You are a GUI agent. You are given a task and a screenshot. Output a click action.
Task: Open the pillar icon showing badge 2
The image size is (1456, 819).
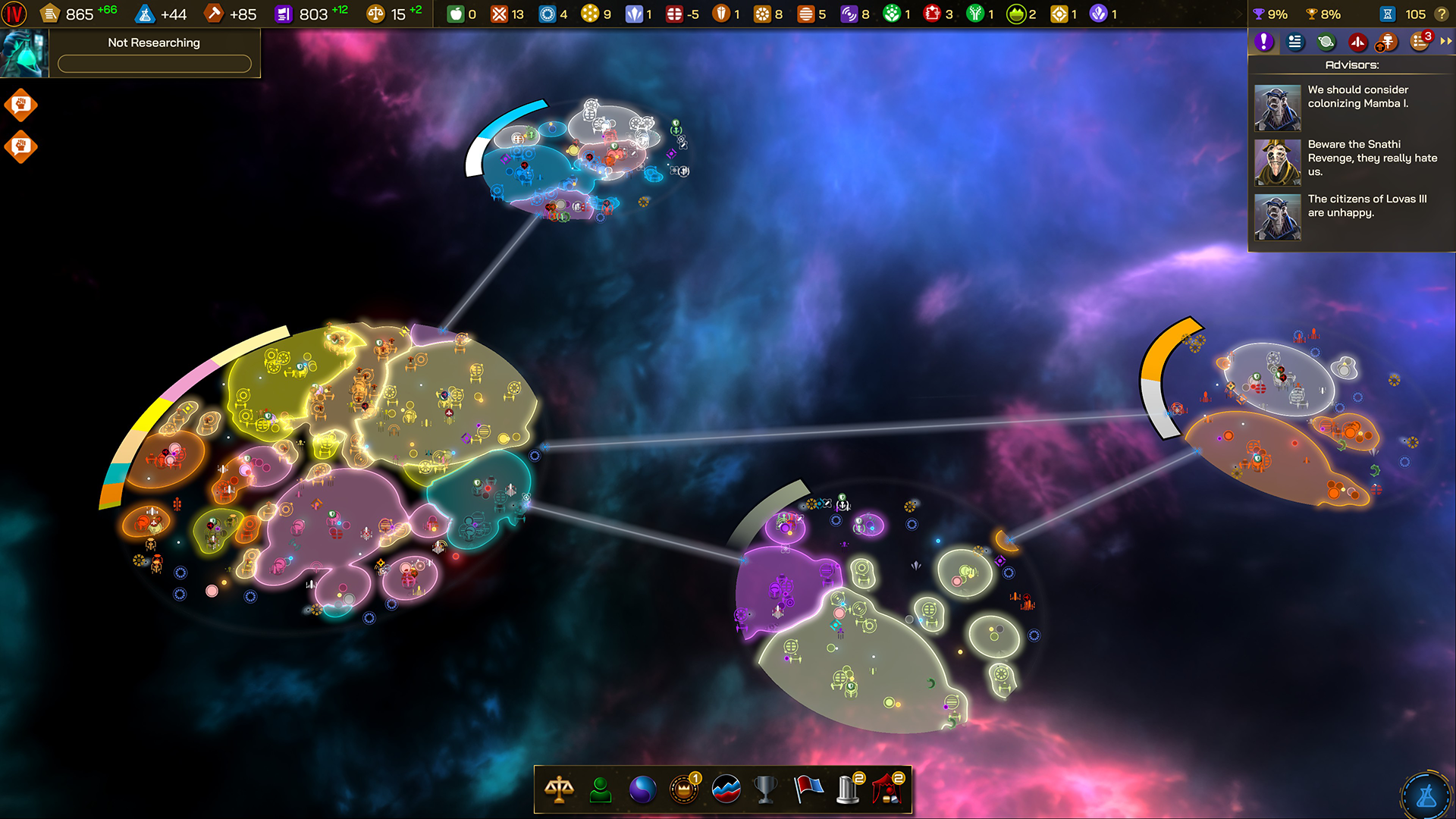[x=847, y=789]
